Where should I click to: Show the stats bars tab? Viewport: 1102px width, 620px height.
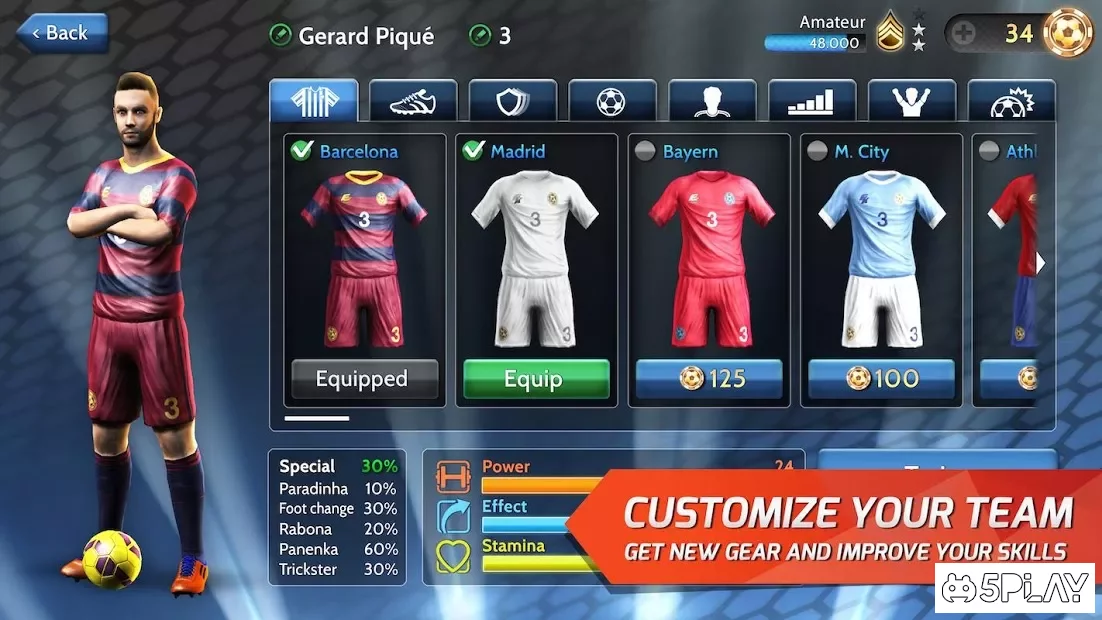click(x=812, y=101)
